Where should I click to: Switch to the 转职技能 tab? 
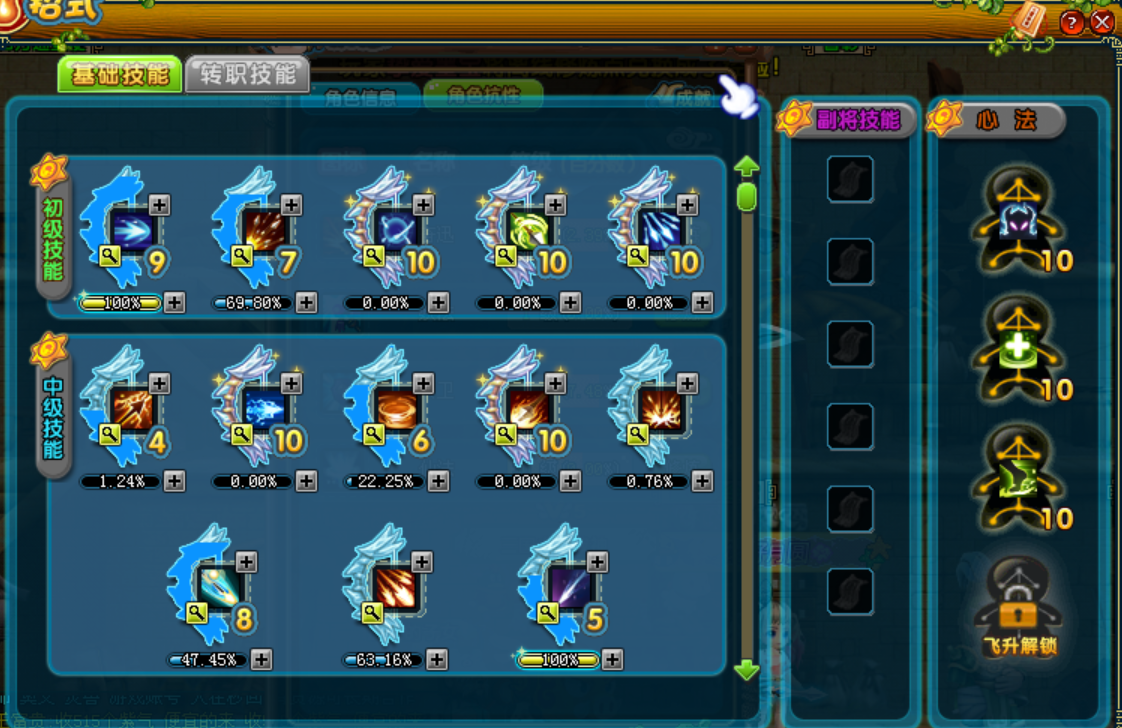pyautogui.click(x=247, y=75)
